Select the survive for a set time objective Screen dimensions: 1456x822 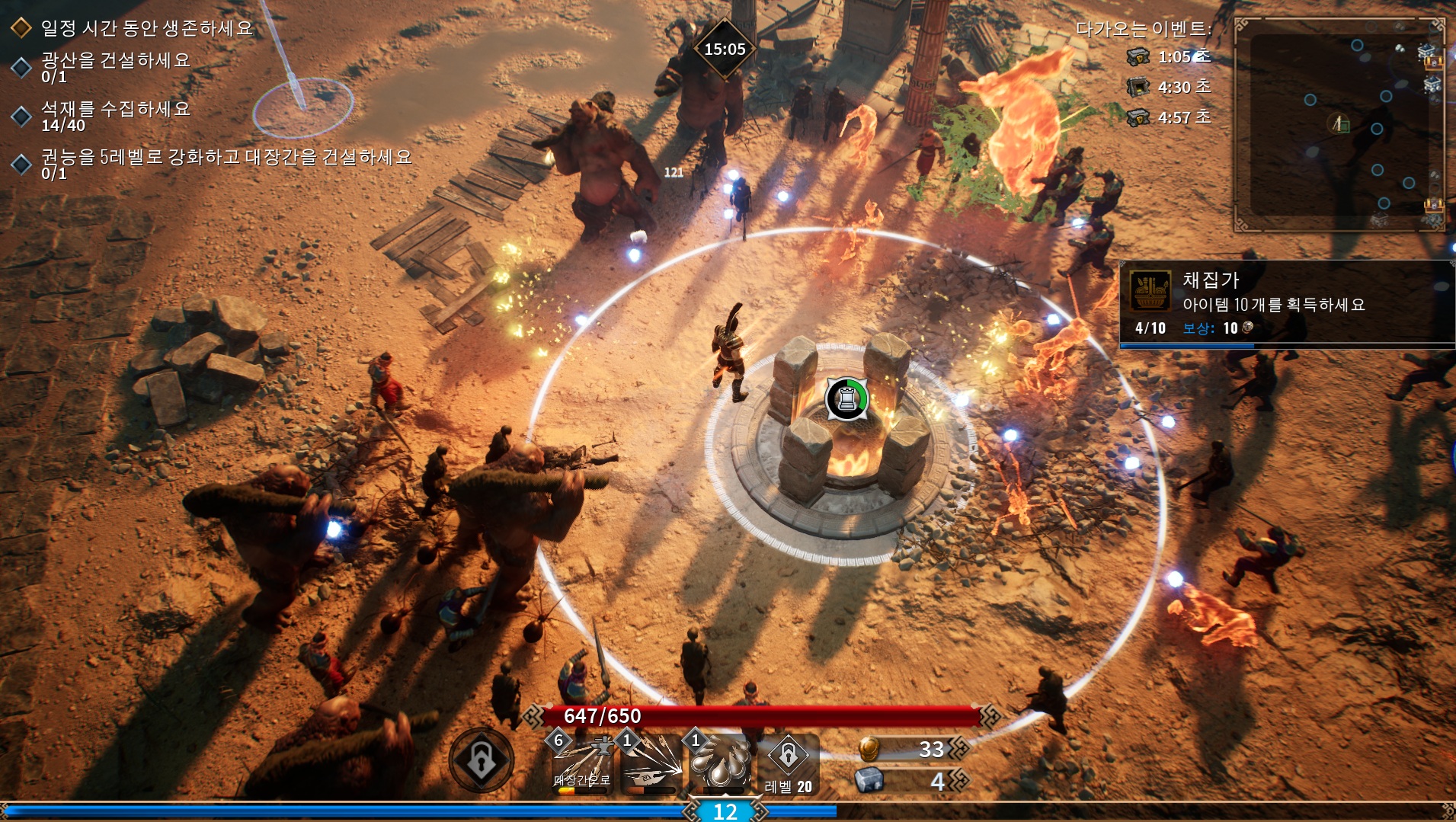(x=145, y=28)
